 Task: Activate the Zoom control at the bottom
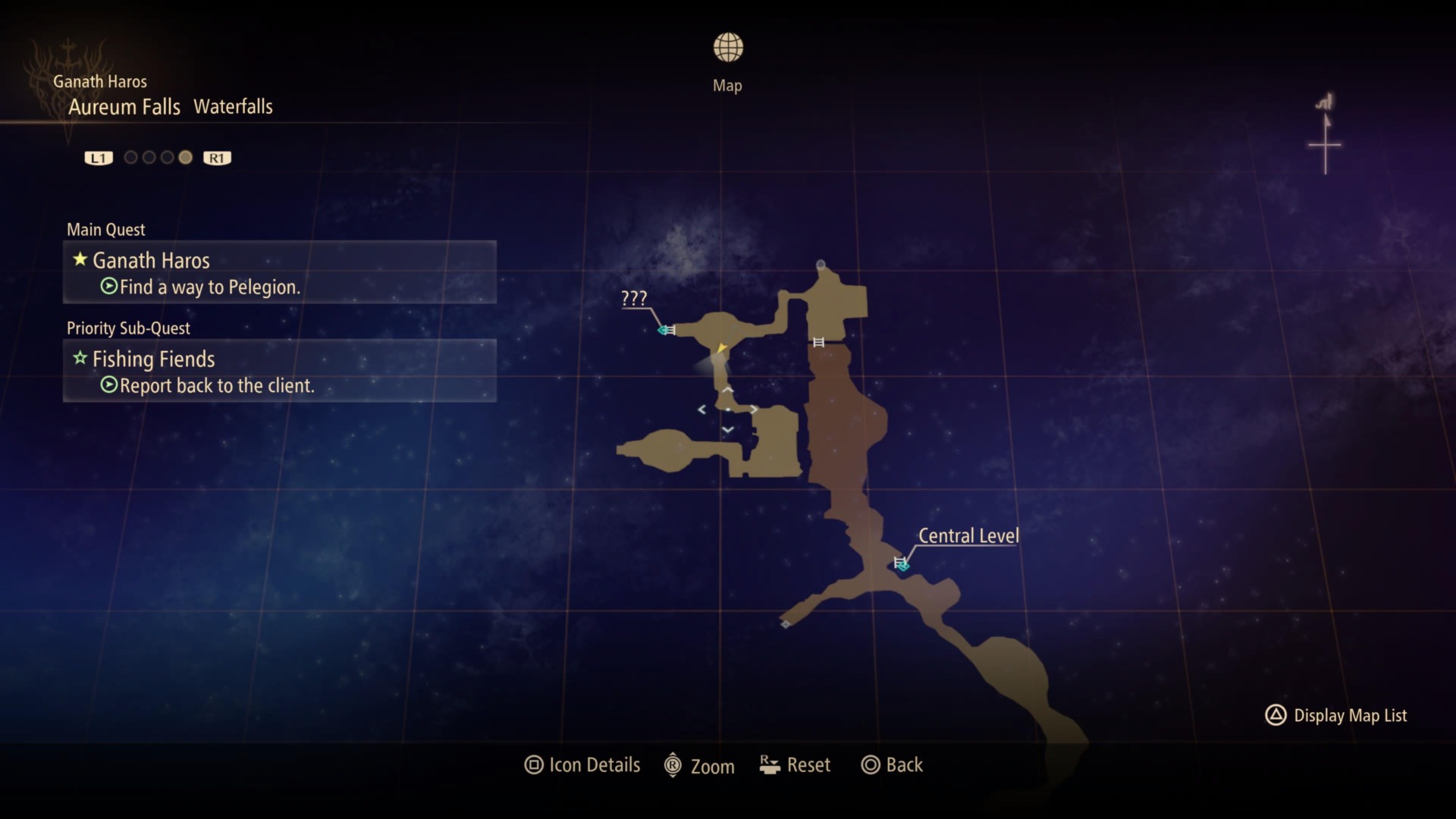pyautogui.click(x=700, y=765)
